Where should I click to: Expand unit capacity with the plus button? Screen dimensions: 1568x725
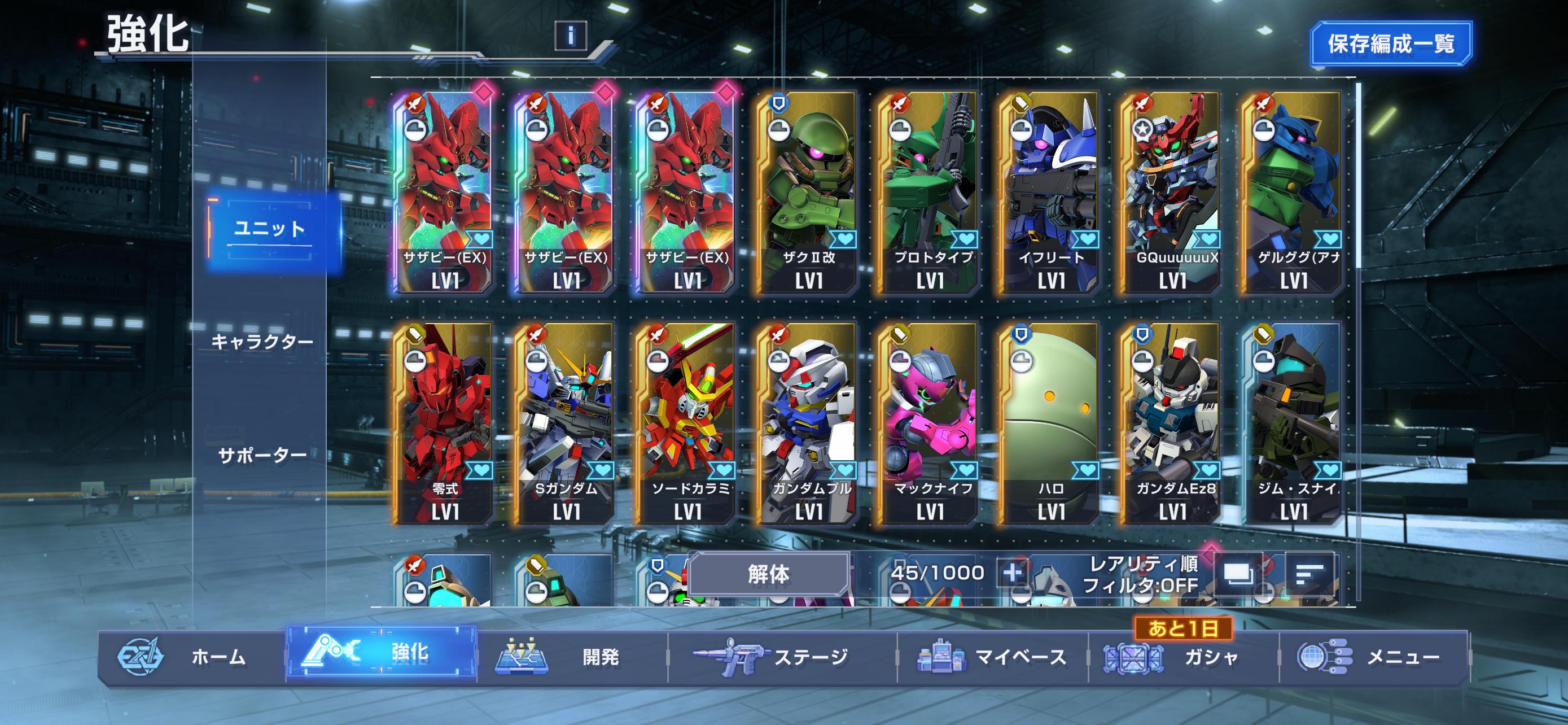pyautogui.click(x=1012, y=574)
